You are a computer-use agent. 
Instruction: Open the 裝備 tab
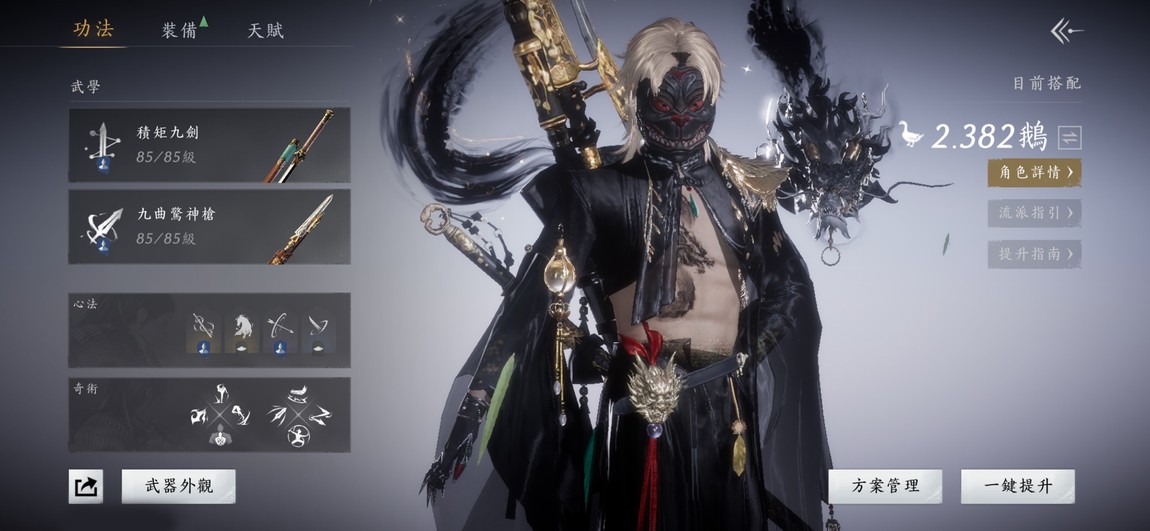180,30
